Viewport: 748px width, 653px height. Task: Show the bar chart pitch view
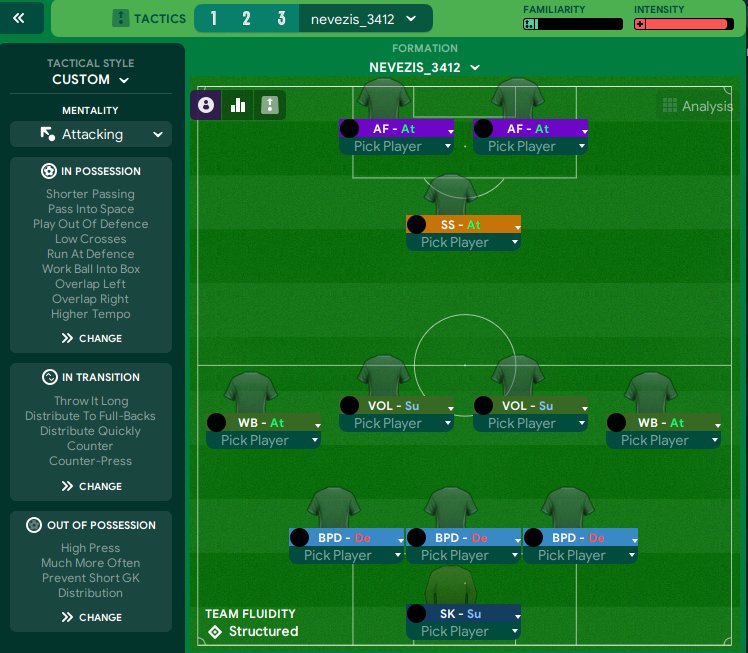pos(238,105)
